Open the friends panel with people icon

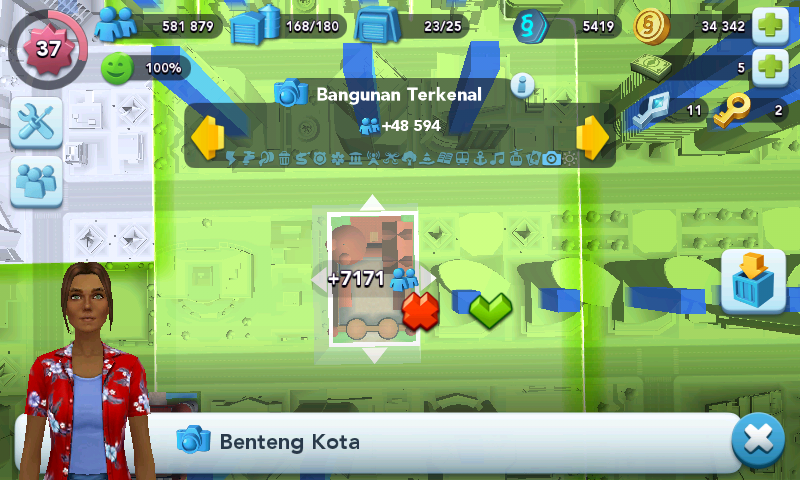click(x=37, y=181)
